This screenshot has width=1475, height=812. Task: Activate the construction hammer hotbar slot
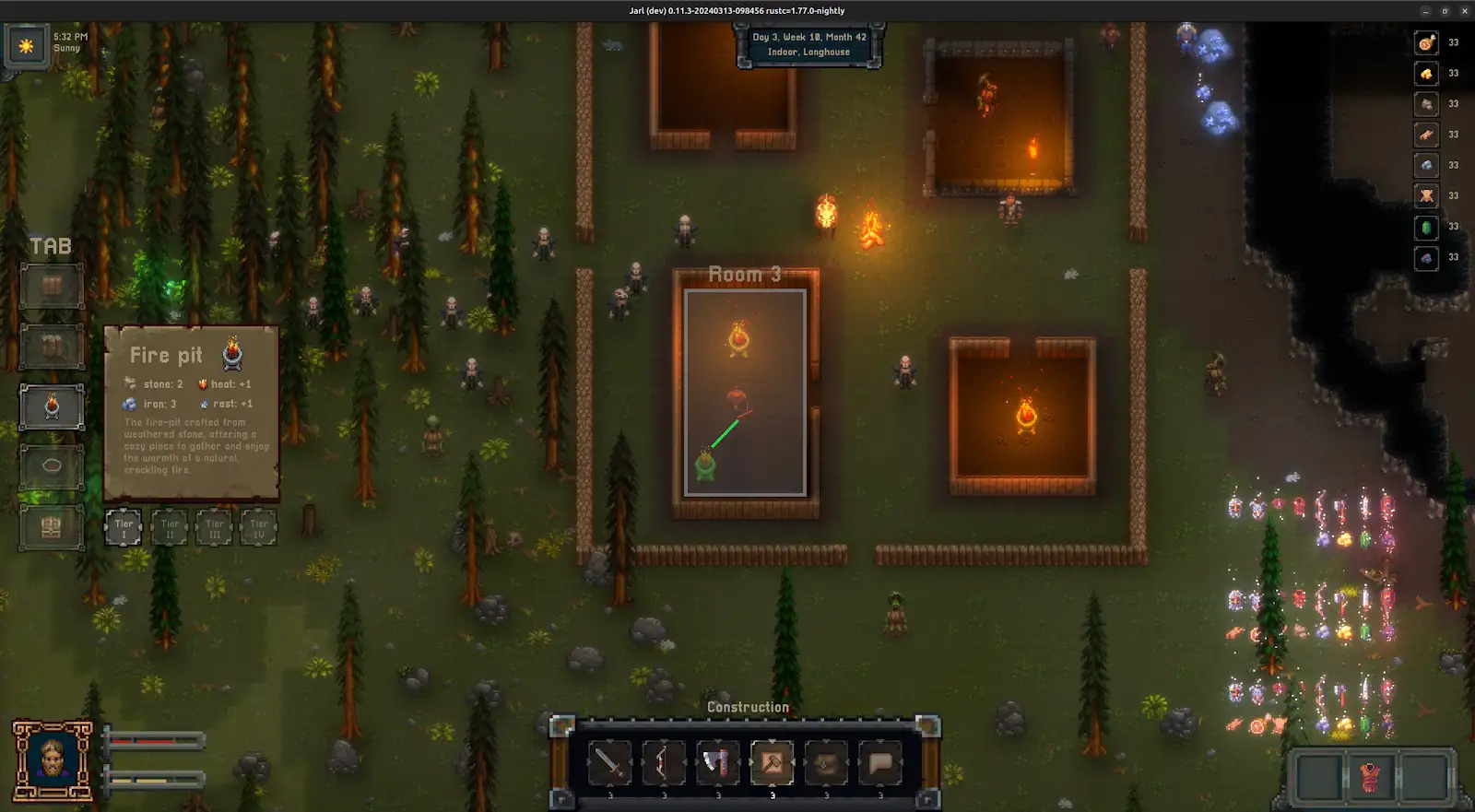coord(772,763)
